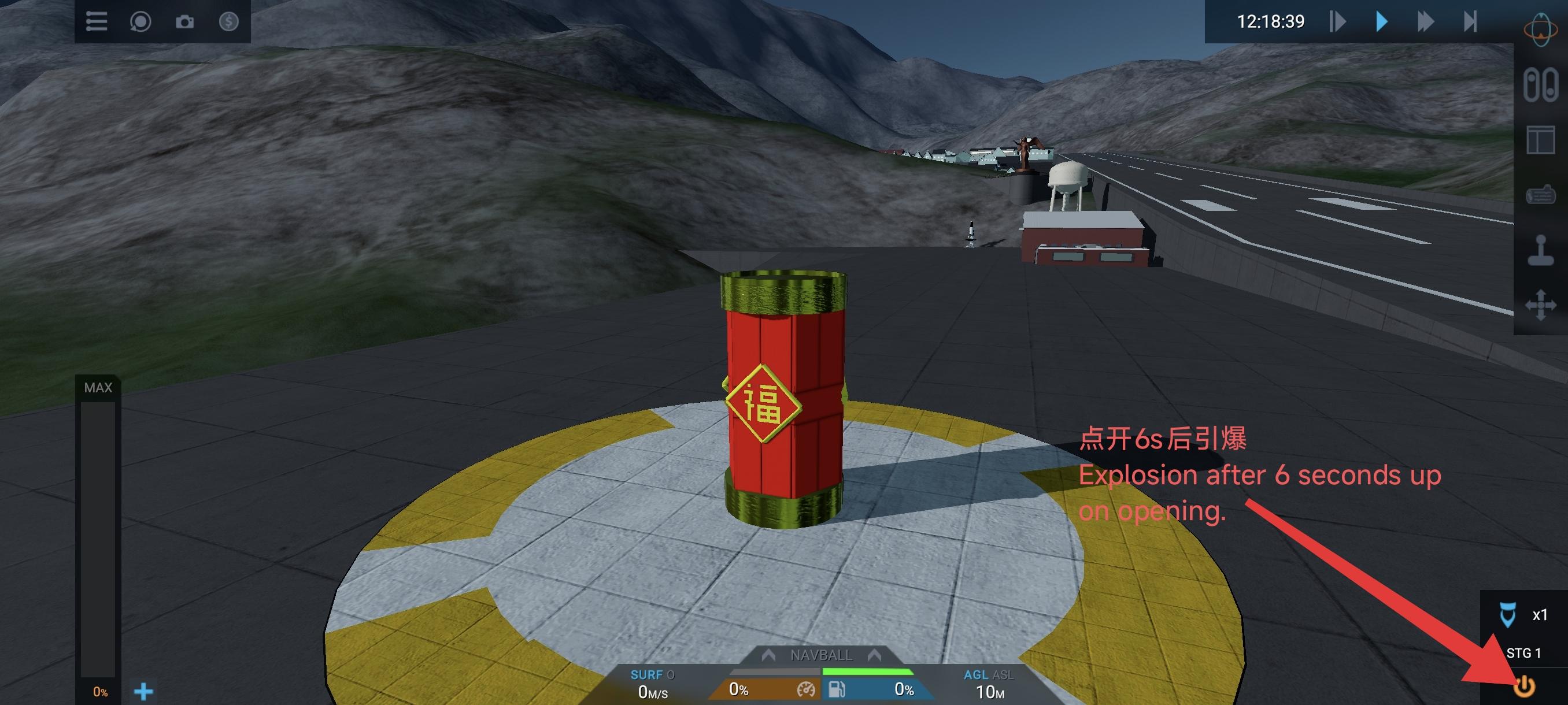Slow down time with the decrease-warp button
Image resolution: width=1568 pixels, height=705 pixels.
pyautogui.click(x=1337, y=22)
